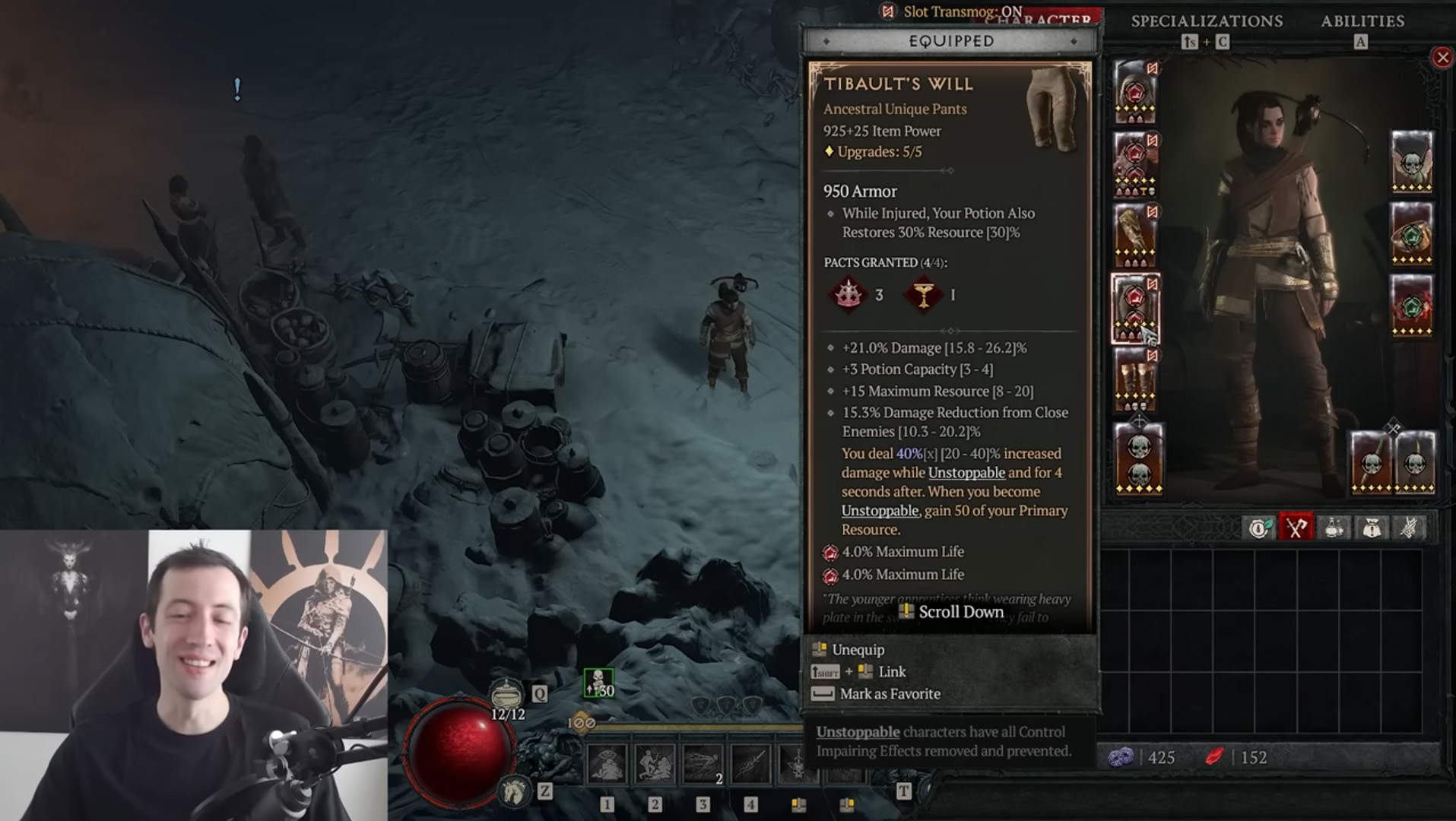This screenshot has height=821, width=1456.
Task: Summon the mount with the horse icon
Action: (514, 791)
